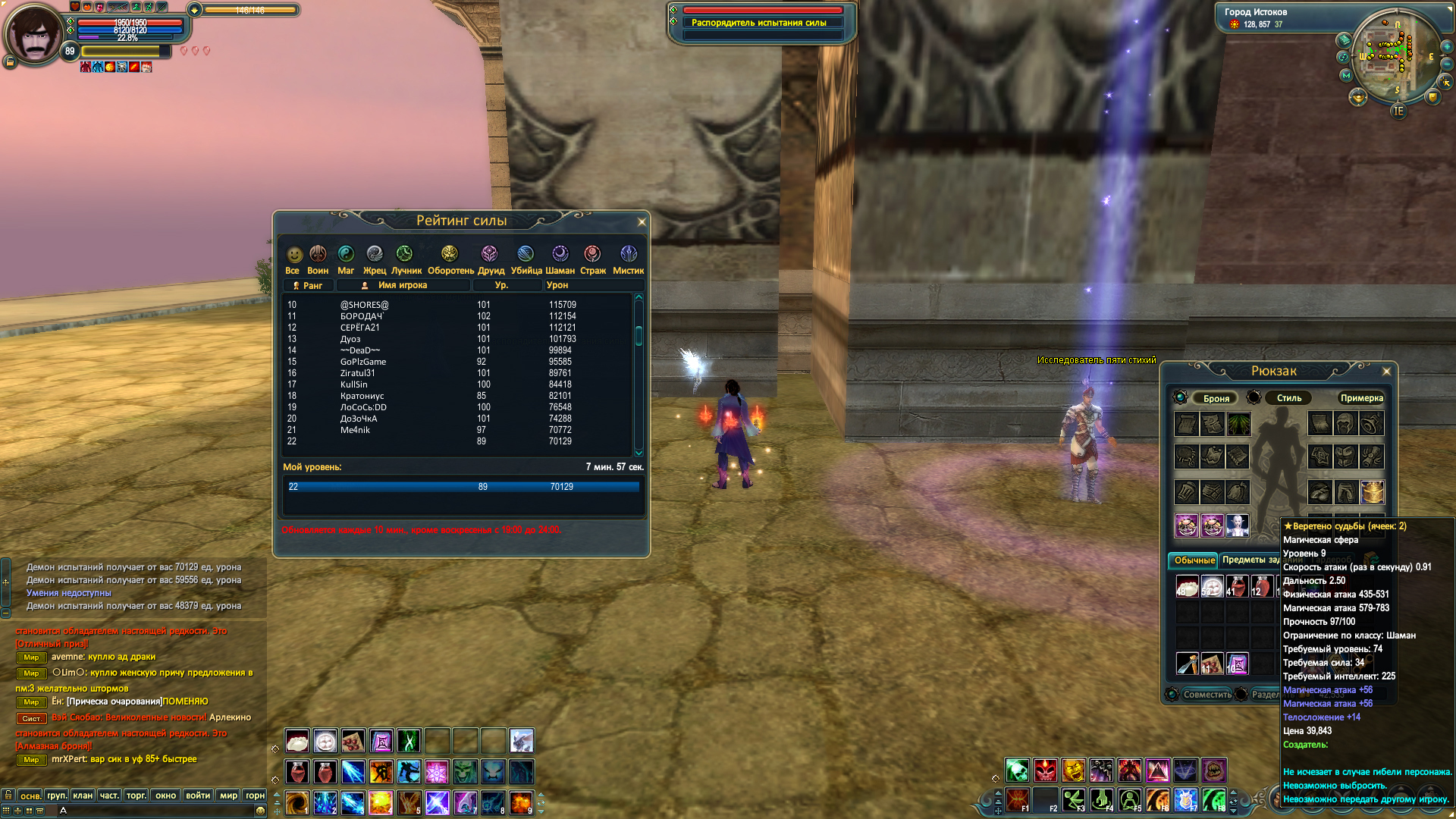Sort ranking by Урон column
The height and width of the screenshot is (819, 1456).
[557, 285]
